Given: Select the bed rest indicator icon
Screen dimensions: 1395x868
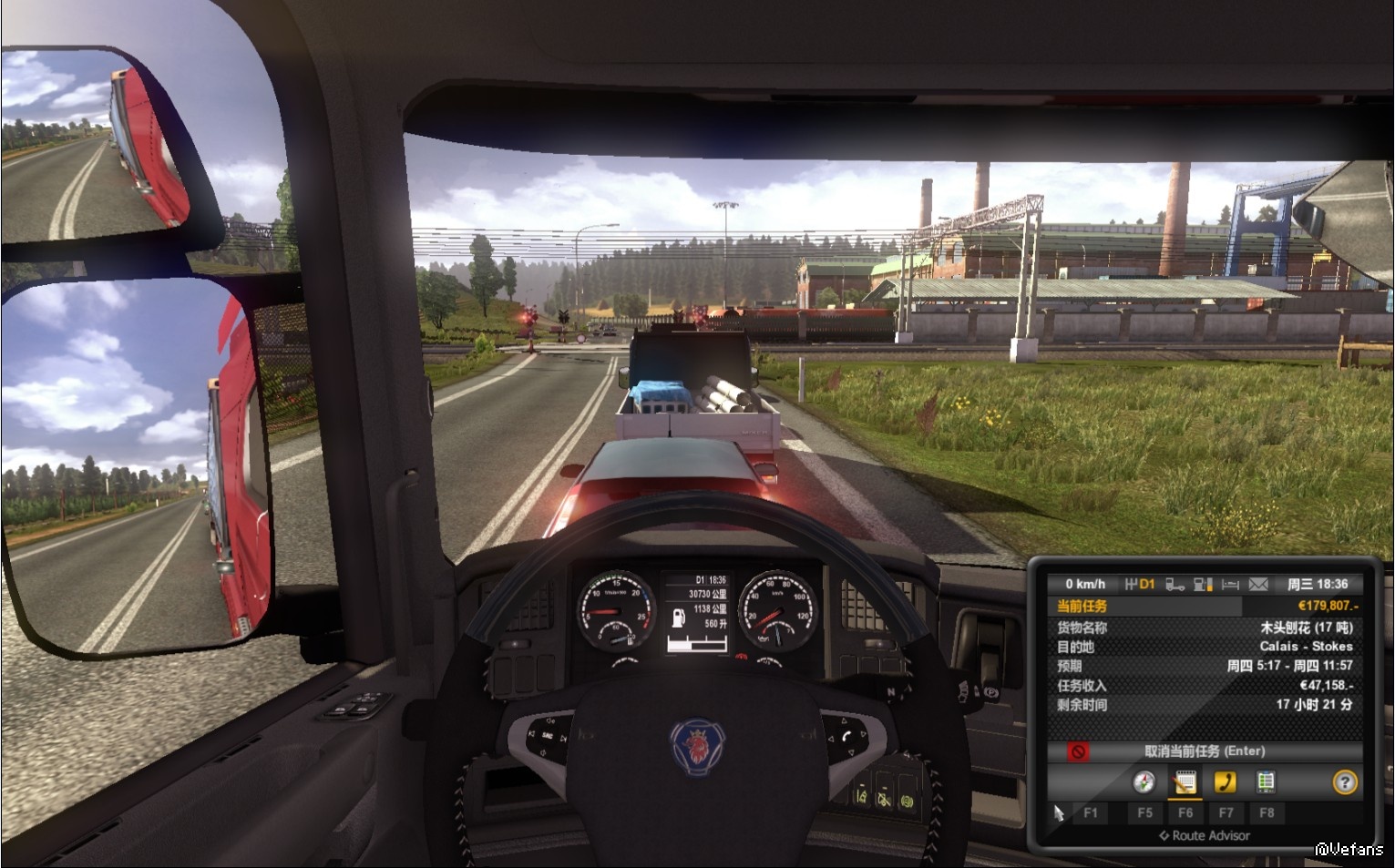Looking at the screenshot, I should click(x=1230, y=584).
